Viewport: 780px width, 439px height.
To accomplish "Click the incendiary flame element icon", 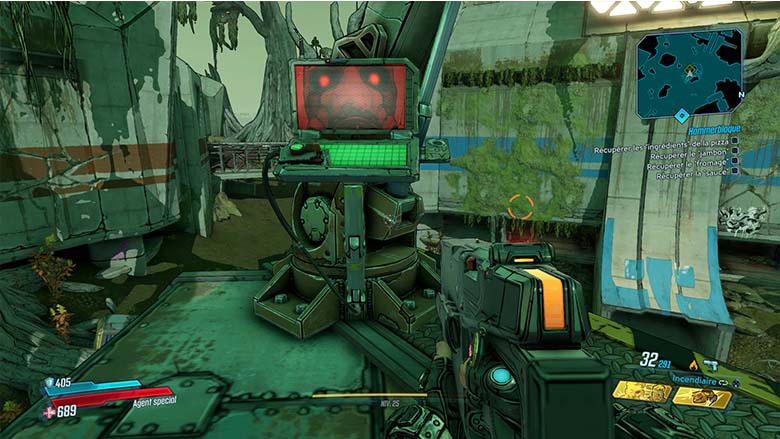I will [x=692, y=365].
